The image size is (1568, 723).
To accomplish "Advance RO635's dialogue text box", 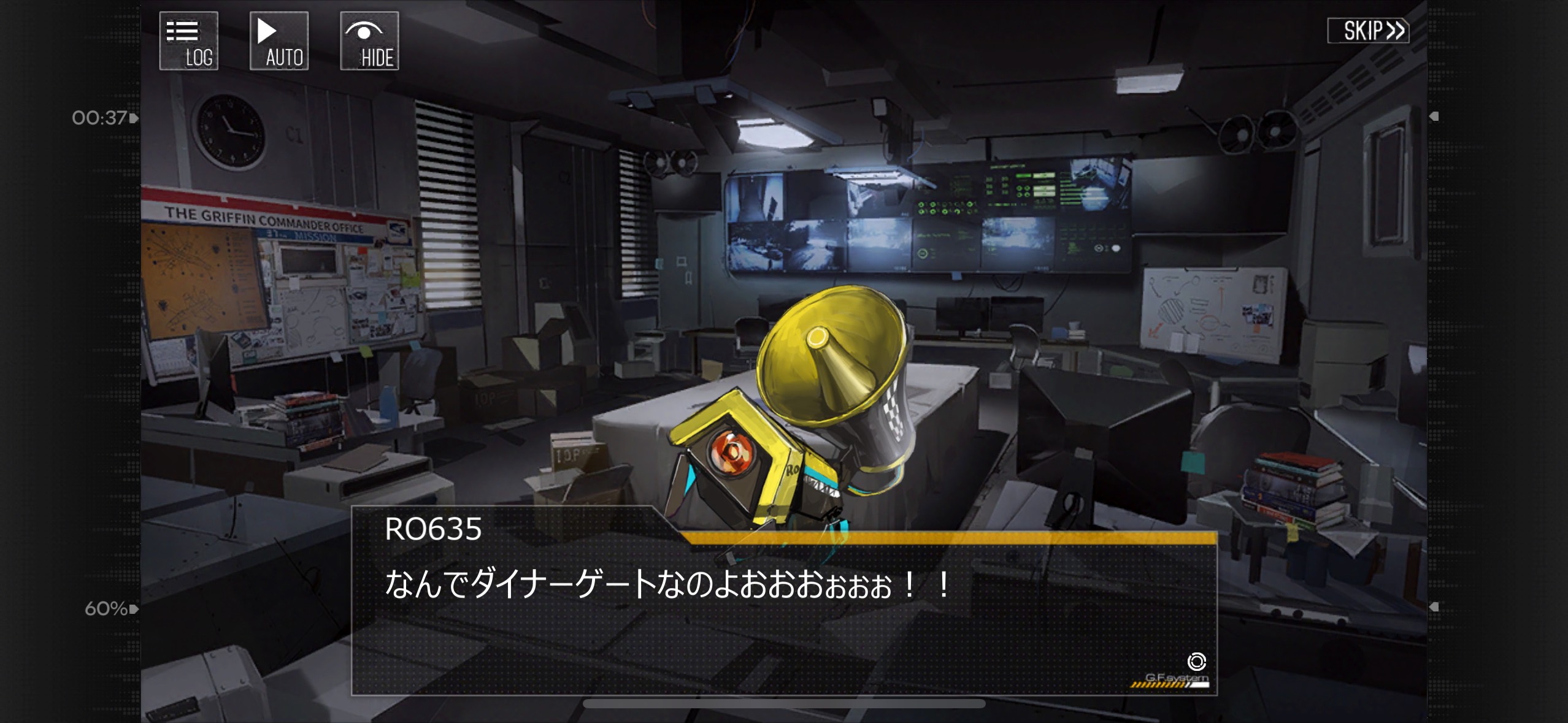I will pos(783,613).
